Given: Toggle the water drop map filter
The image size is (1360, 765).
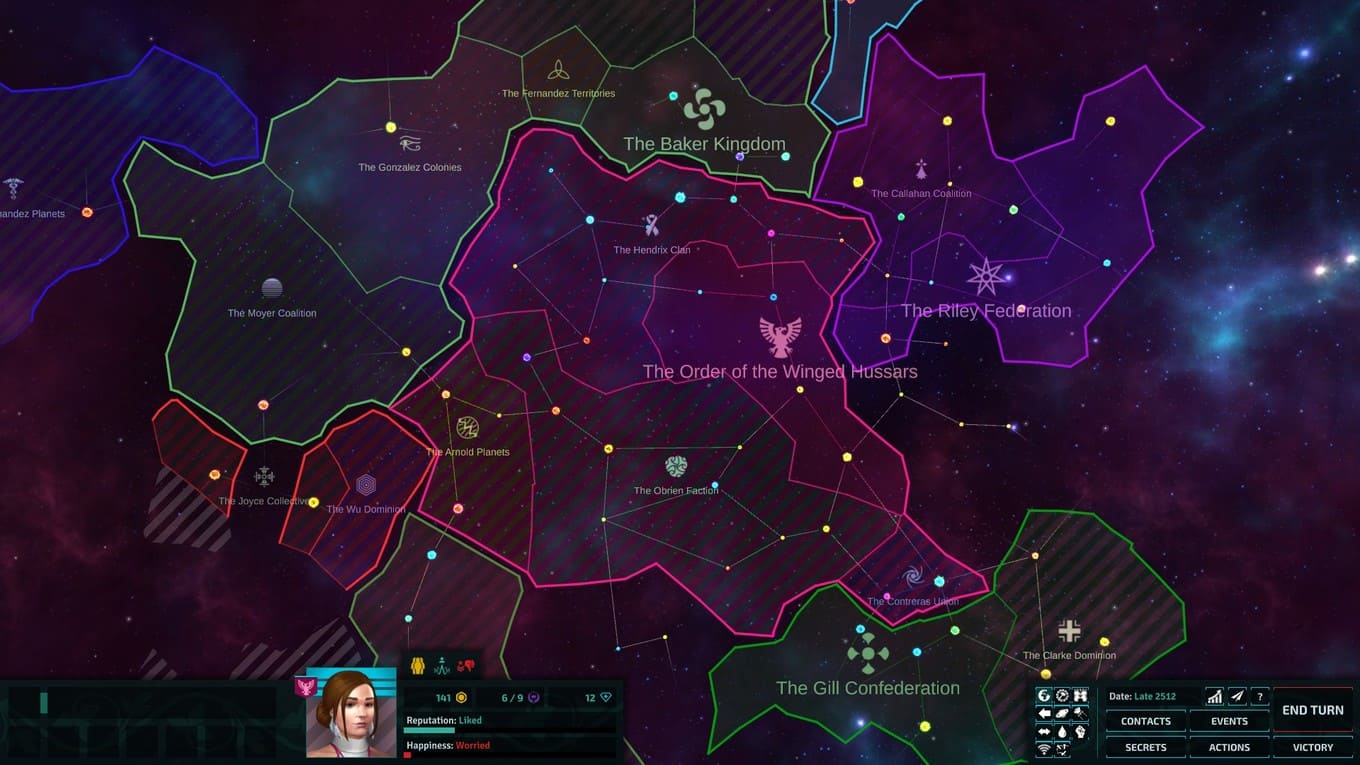Looking at the screenshot, I should pos(1062,732).
